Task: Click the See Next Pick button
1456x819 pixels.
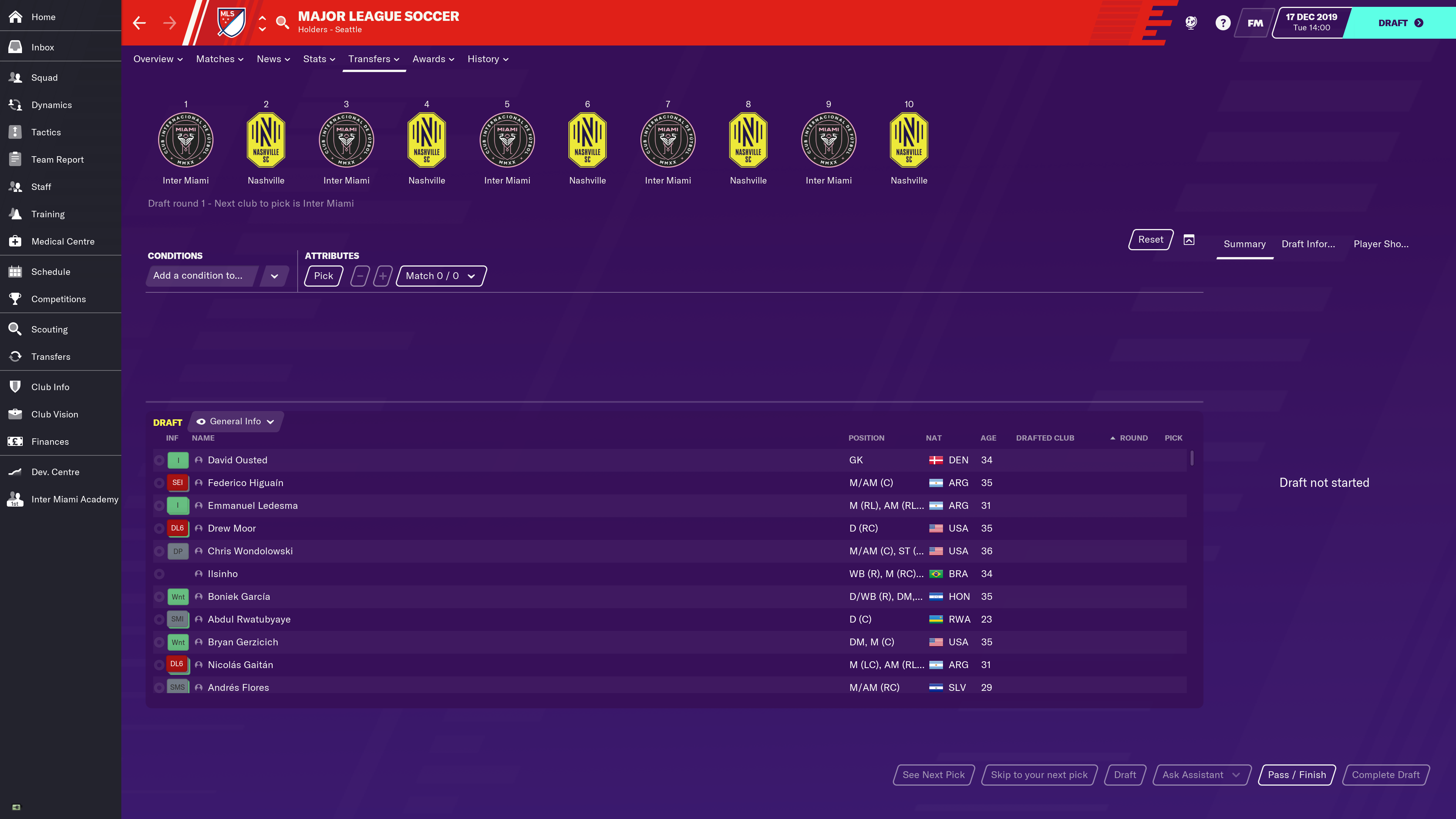Action: pos(933,775)
